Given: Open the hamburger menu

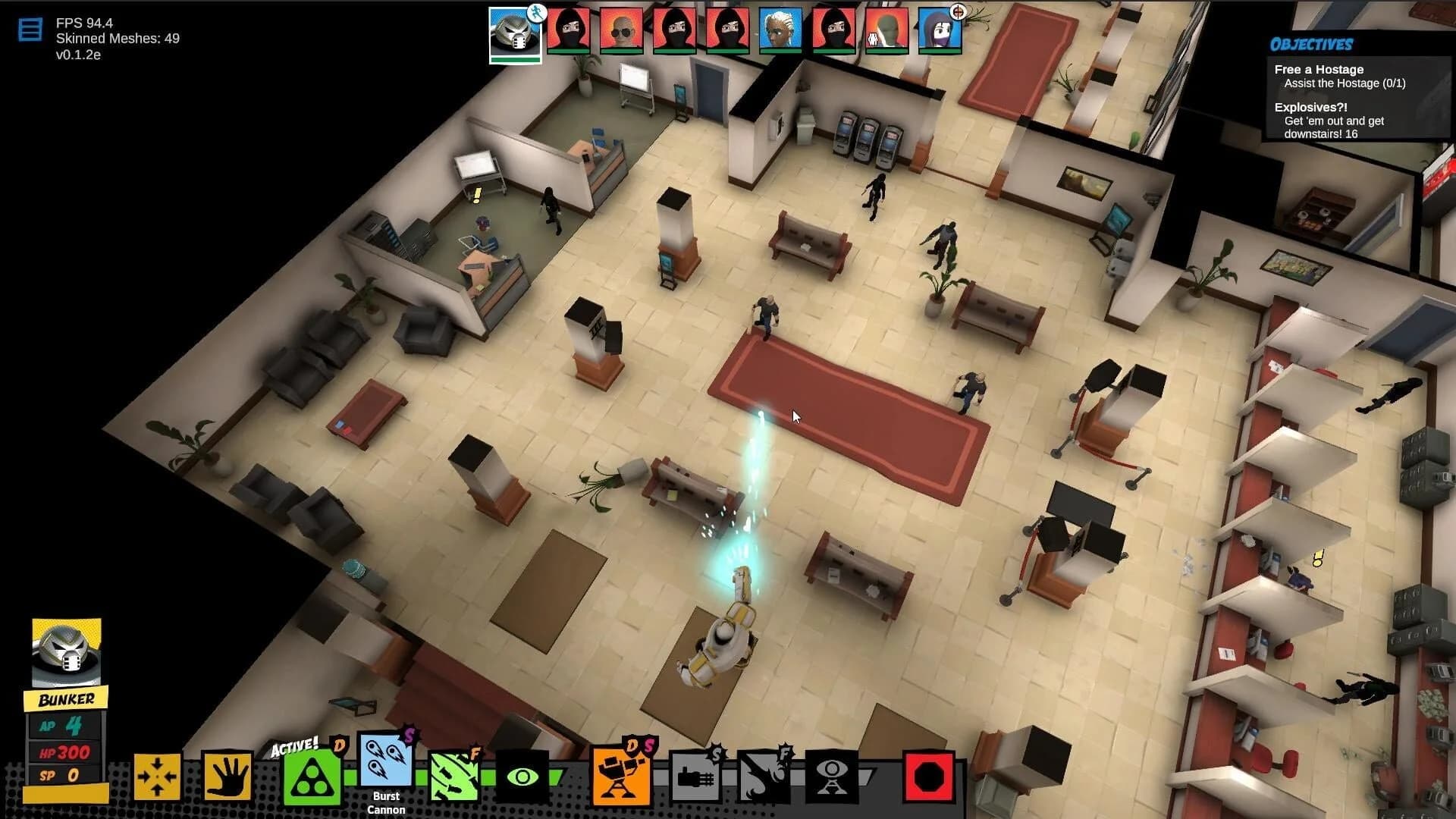Looking at the screenshot, I should pyautogui.click(x=30, y=28).
